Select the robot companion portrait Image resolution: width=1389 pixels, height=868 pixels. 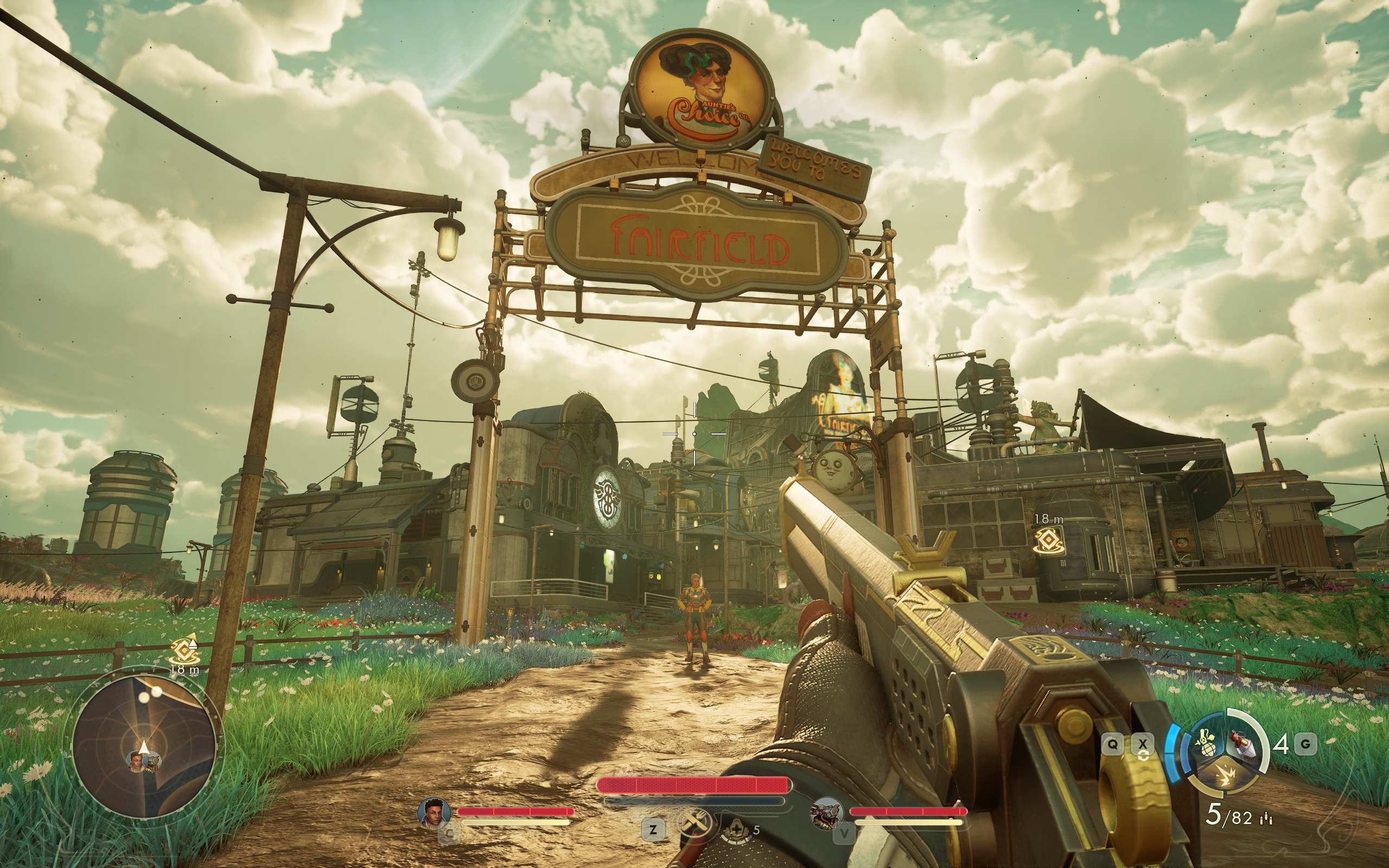tap(826, 813)
